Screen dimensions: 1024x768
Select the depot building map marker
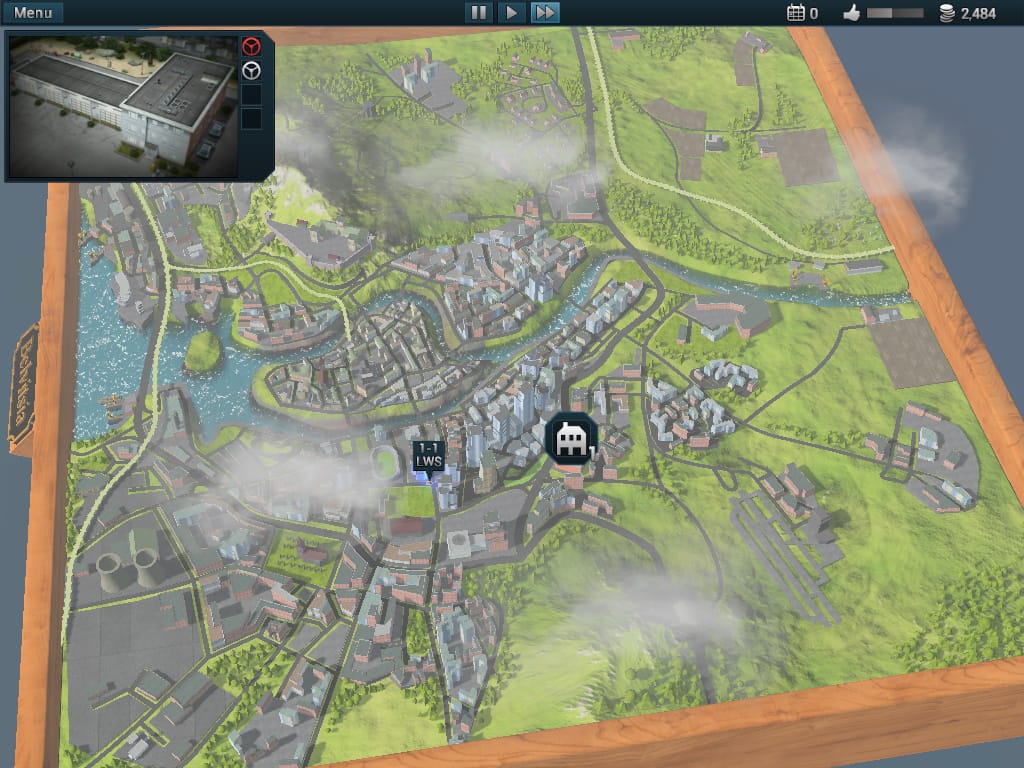coord(572,438)
